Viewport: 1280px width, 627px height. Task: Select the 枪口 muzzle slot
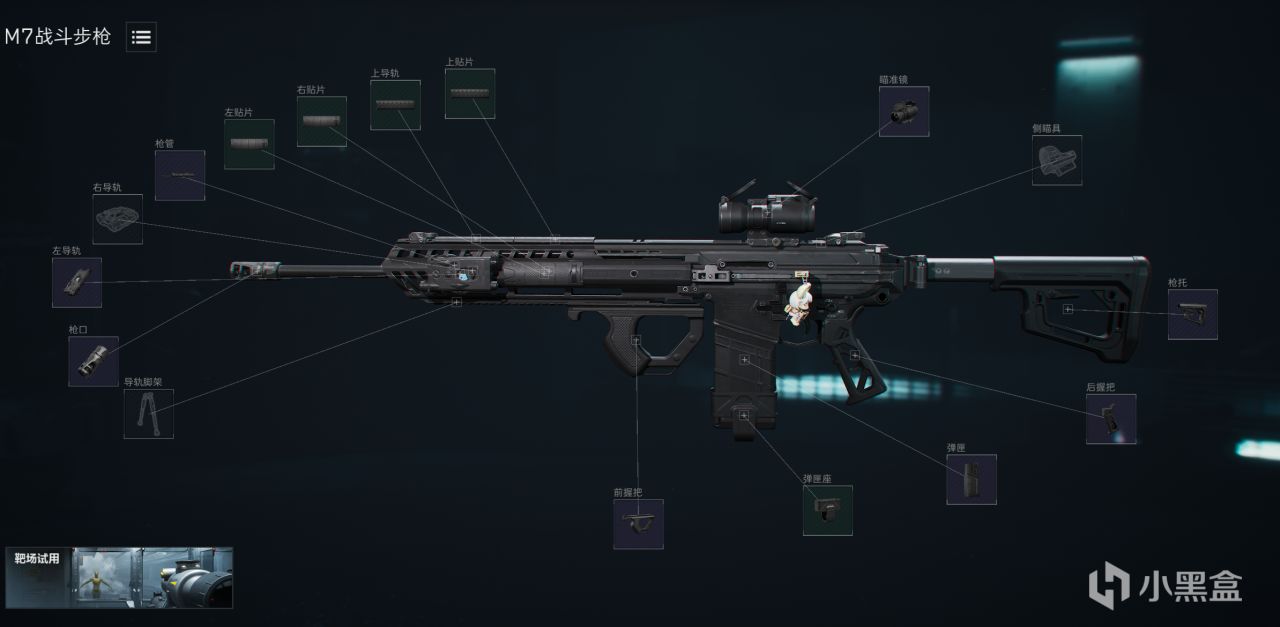[x=94, y=361]
